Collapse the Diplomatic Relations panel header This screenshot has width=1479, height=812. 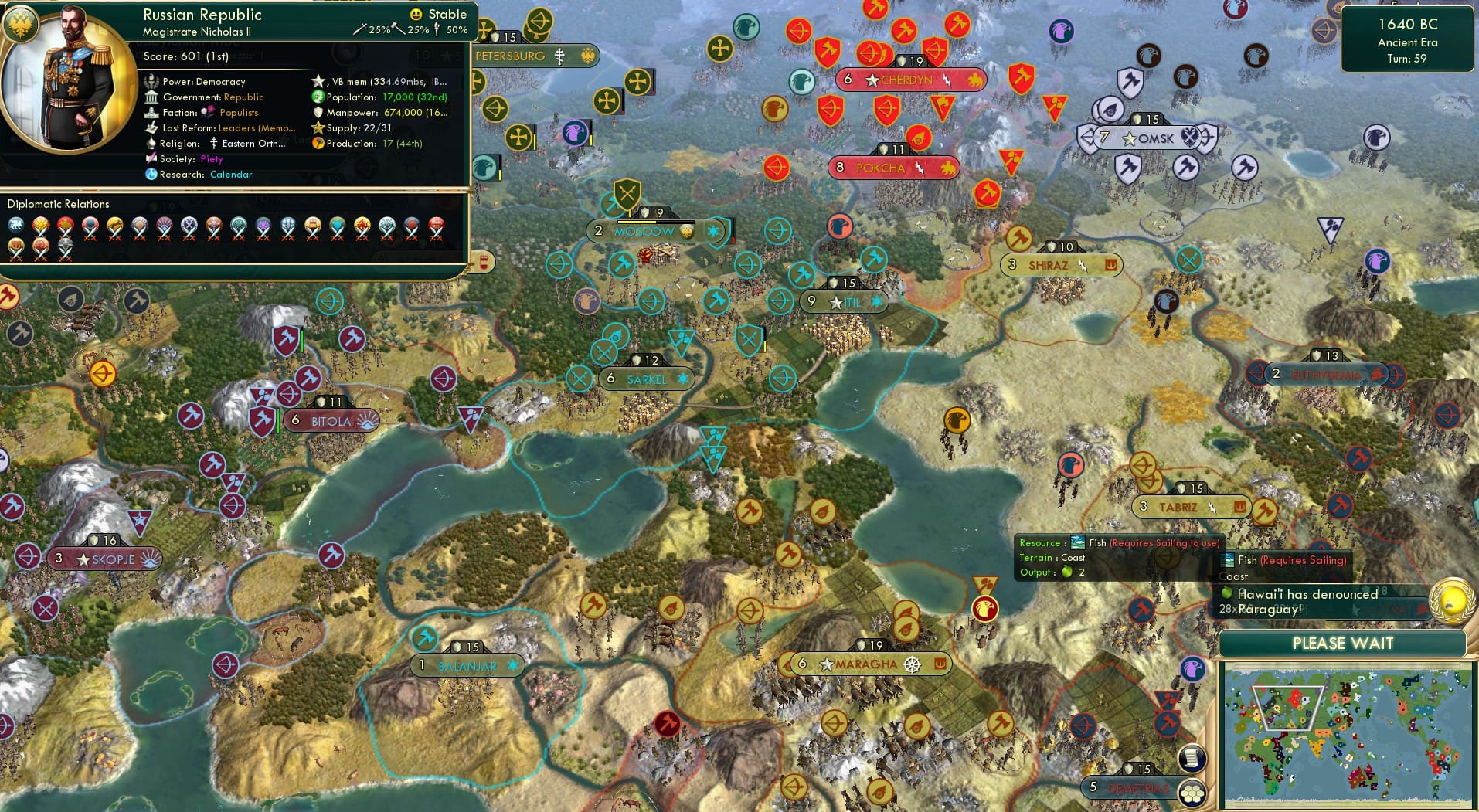tap(58, 204)
